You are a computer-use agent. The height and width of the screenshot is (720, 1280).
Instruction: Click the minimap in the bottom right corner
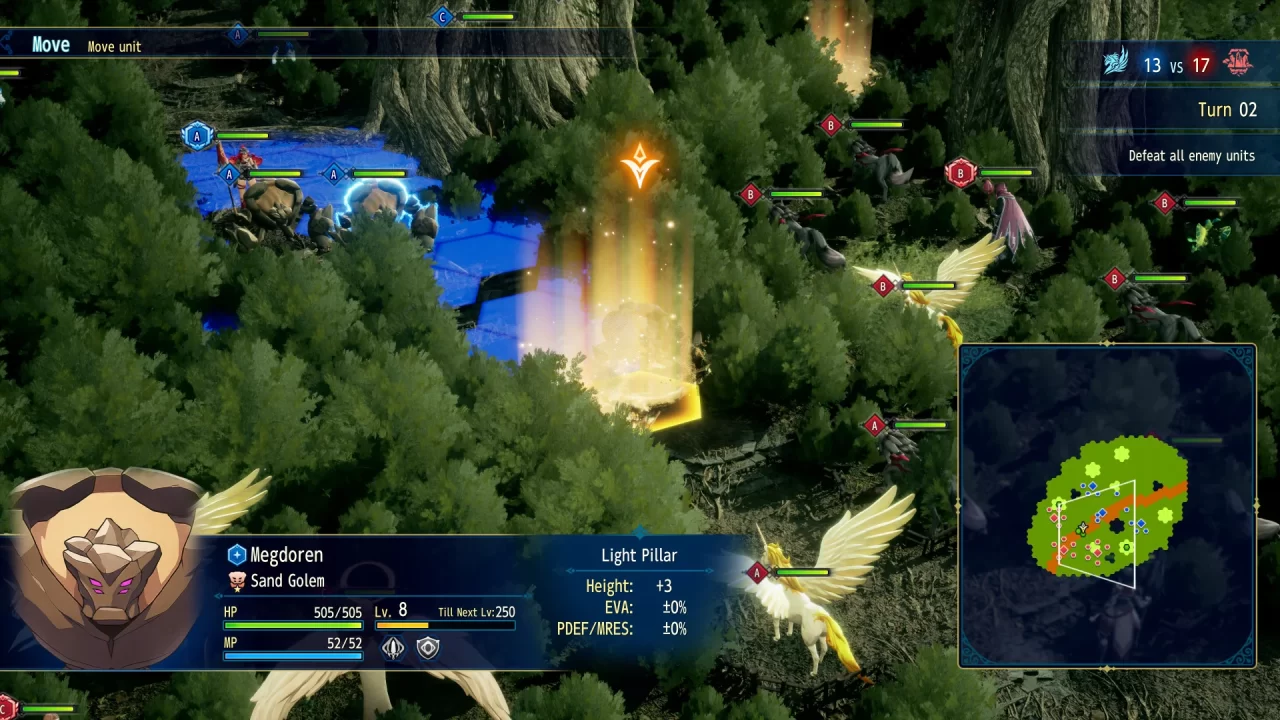click(x=1107, y=510)
